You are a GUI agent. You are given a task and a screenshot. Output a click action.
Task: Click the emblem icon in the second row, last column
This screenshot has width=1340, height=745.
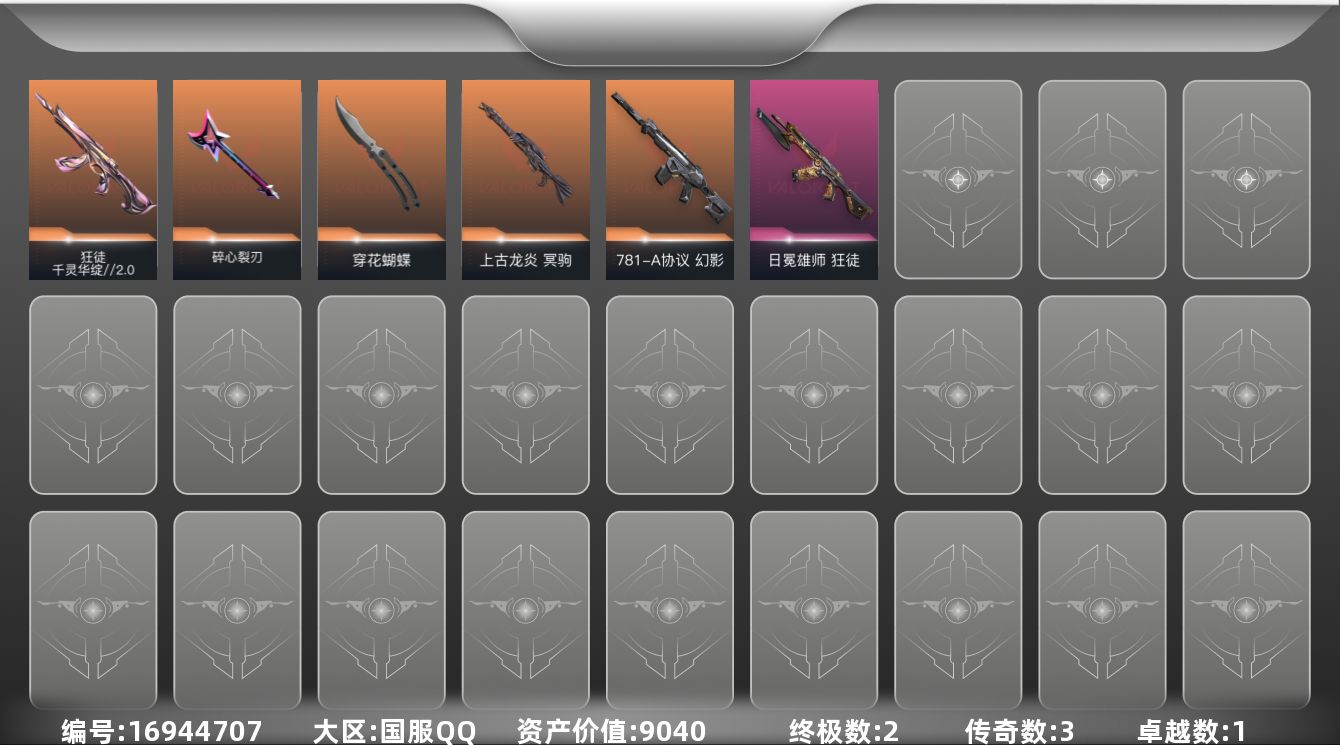tap(1245, 395)
